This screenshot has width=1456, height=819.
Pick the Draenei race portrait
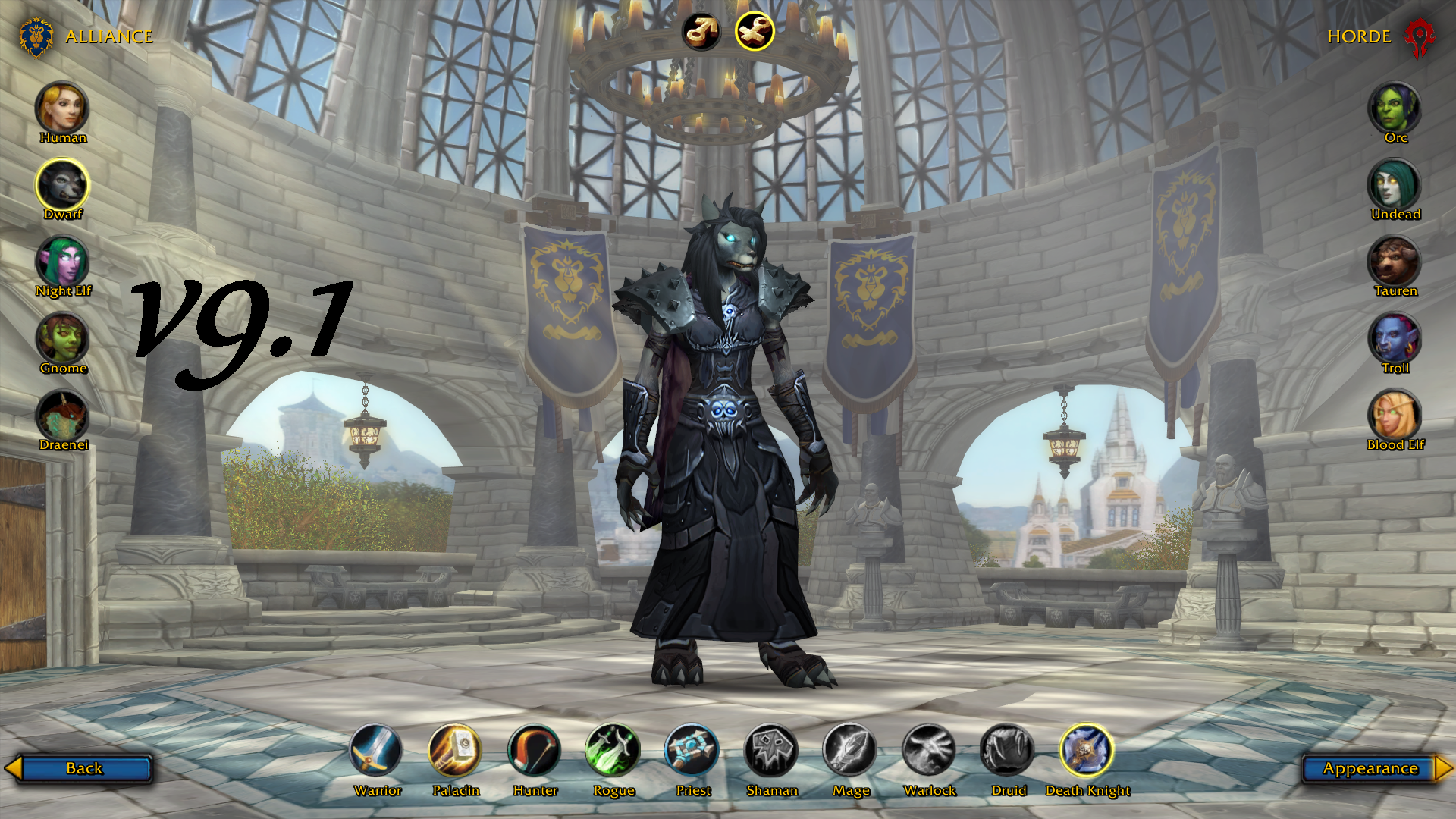coord(62,416)
